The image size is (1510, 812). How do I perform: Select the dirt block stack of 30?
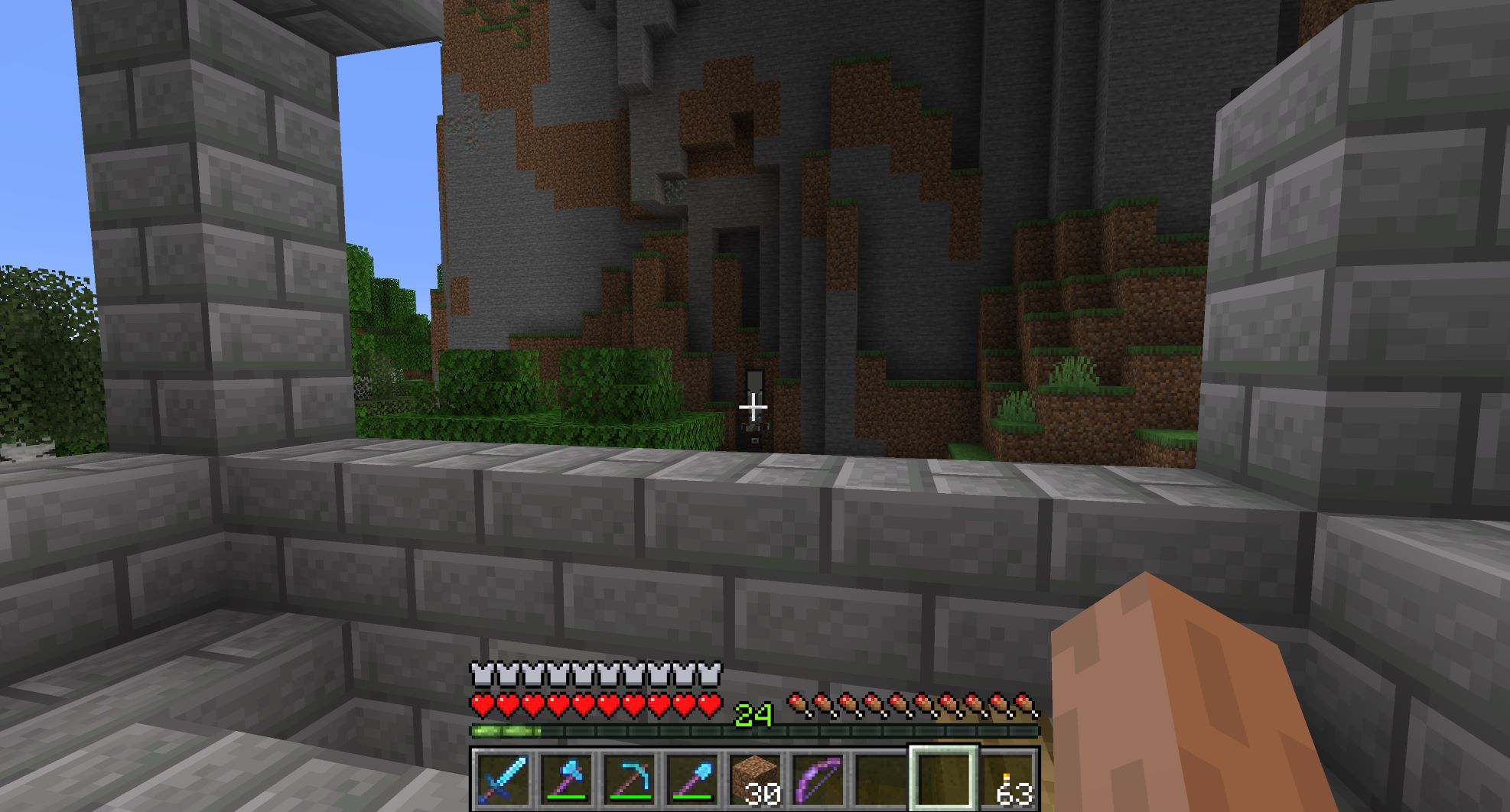point(754,778)
